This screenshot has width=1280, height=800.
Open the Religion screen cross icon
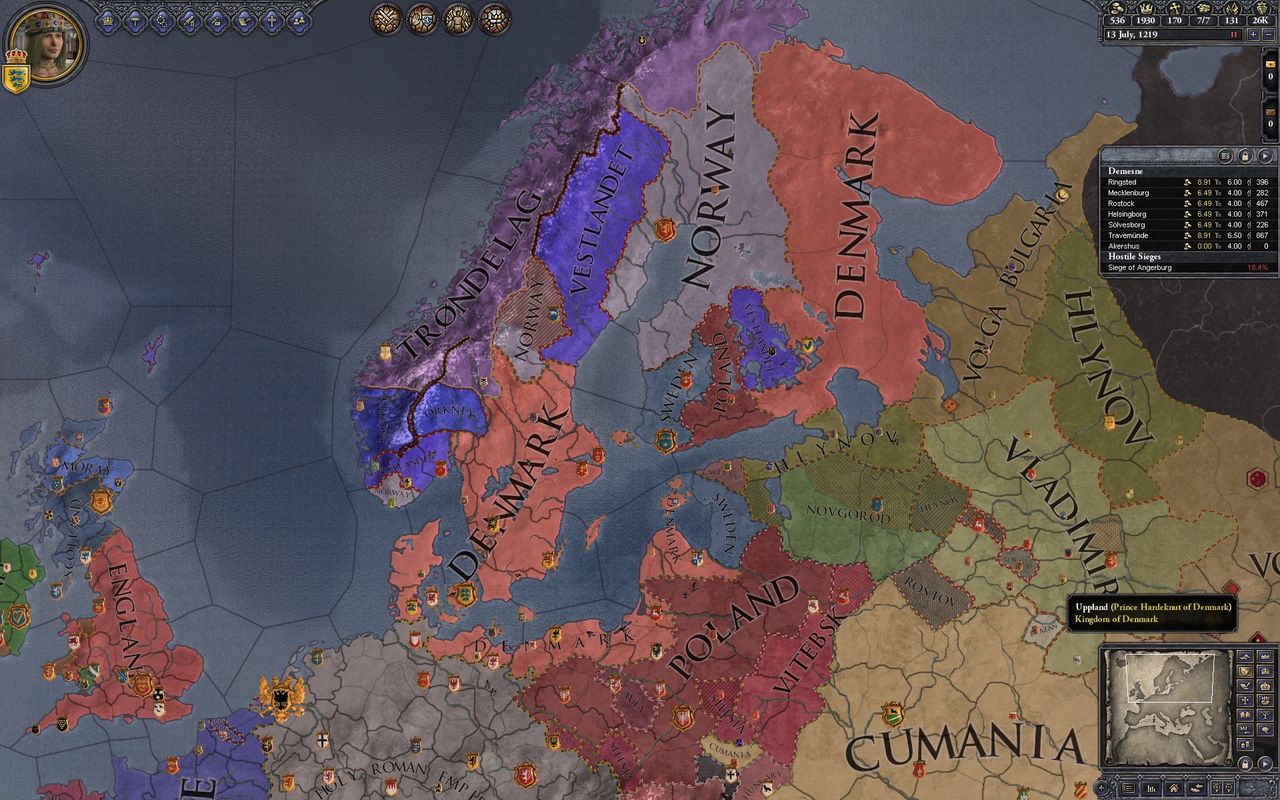(270, 20)
